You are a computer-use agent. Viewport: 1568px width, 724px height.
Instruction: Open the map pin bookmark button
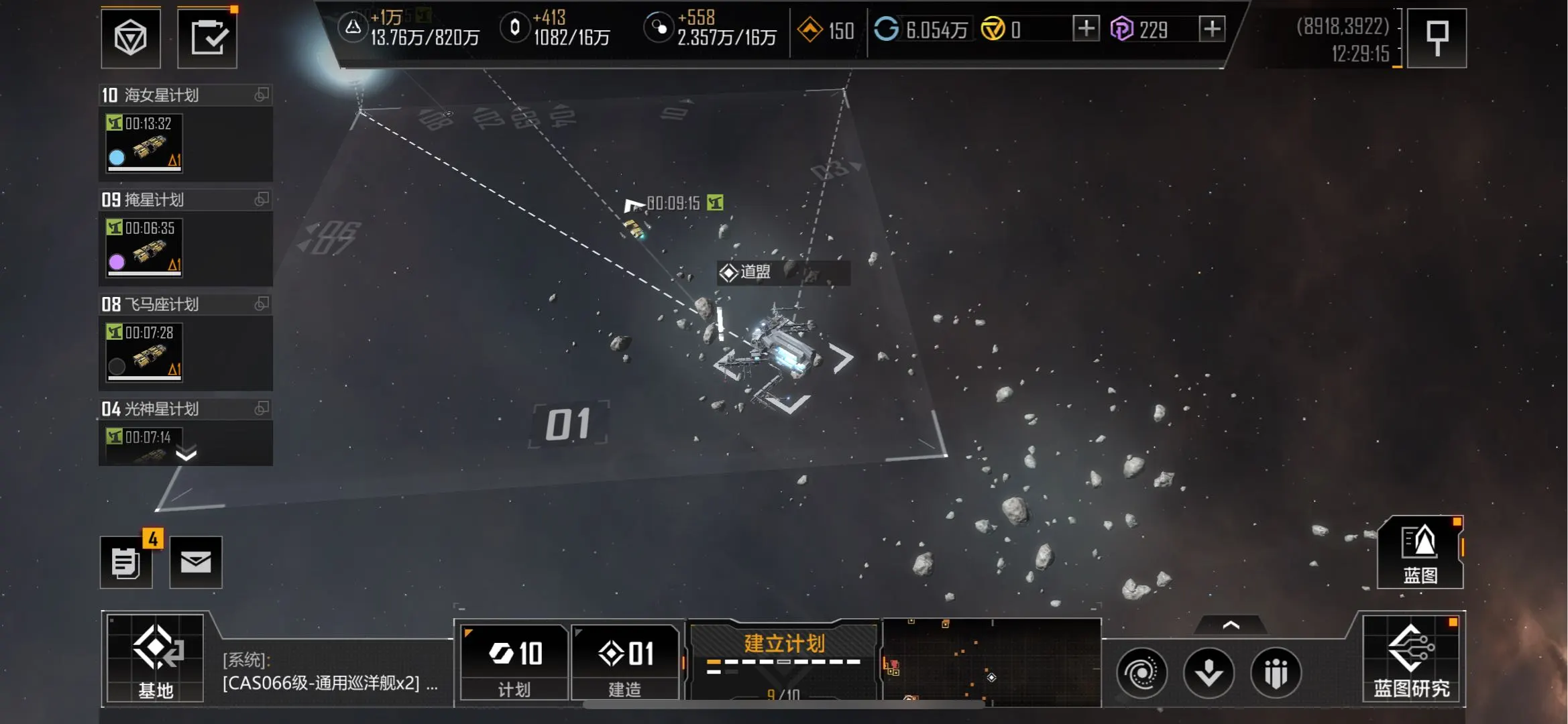click(1437, 38)
